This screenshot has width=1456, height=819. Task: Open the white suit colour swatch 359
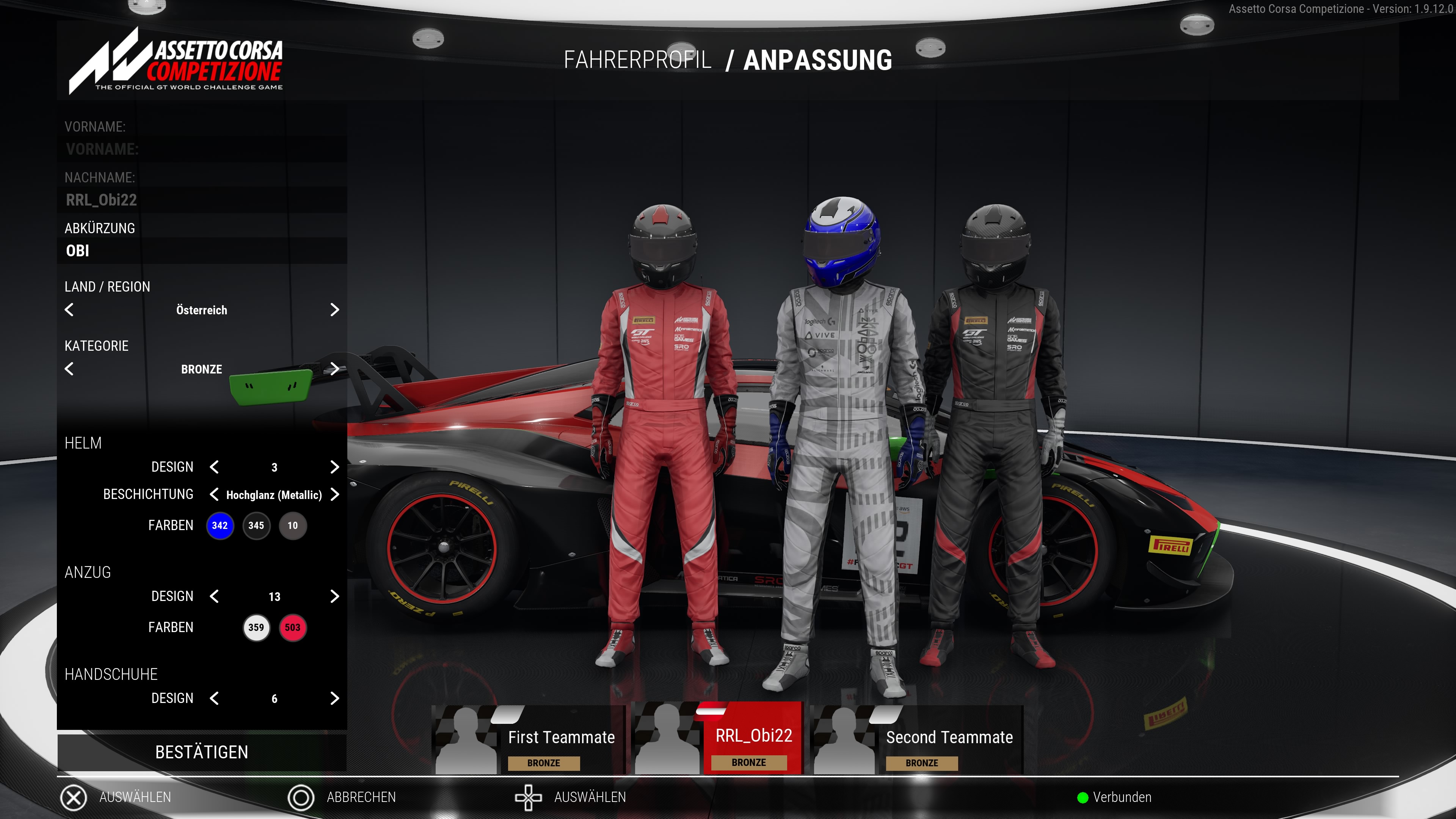[256, 628]
